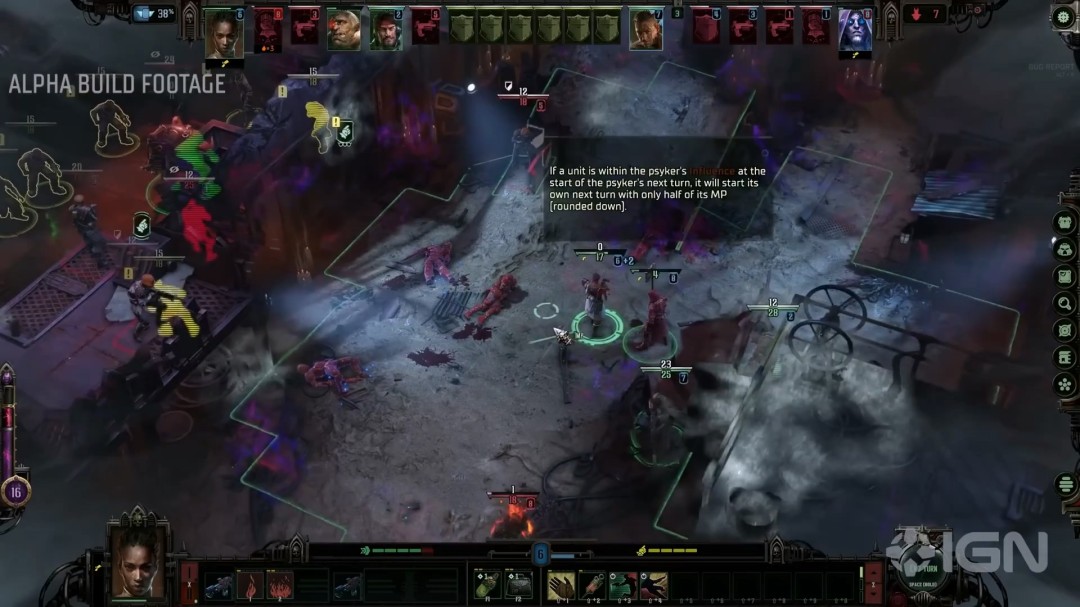The width and height of the screenshot is (1080, 607).
Task: Activate the large fire burst ability
Action: 280,585
